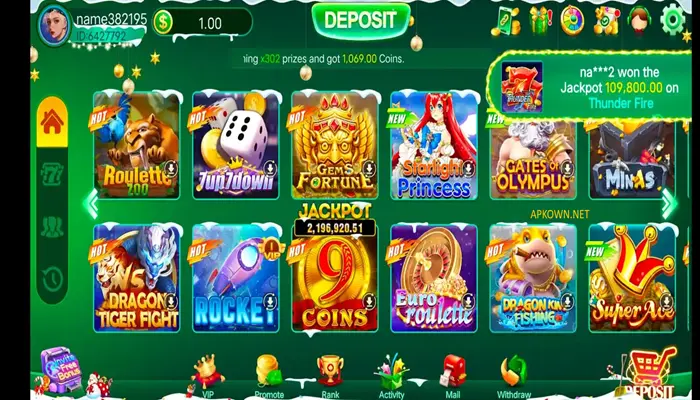Open the VIP menu

tap(208, 376)
